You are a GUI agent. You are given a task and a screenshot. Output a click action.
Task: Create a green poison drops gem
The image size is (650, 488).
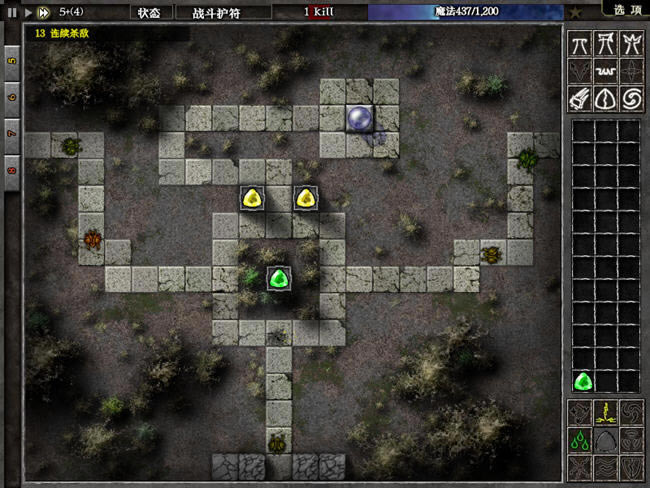tap(580, 440)
